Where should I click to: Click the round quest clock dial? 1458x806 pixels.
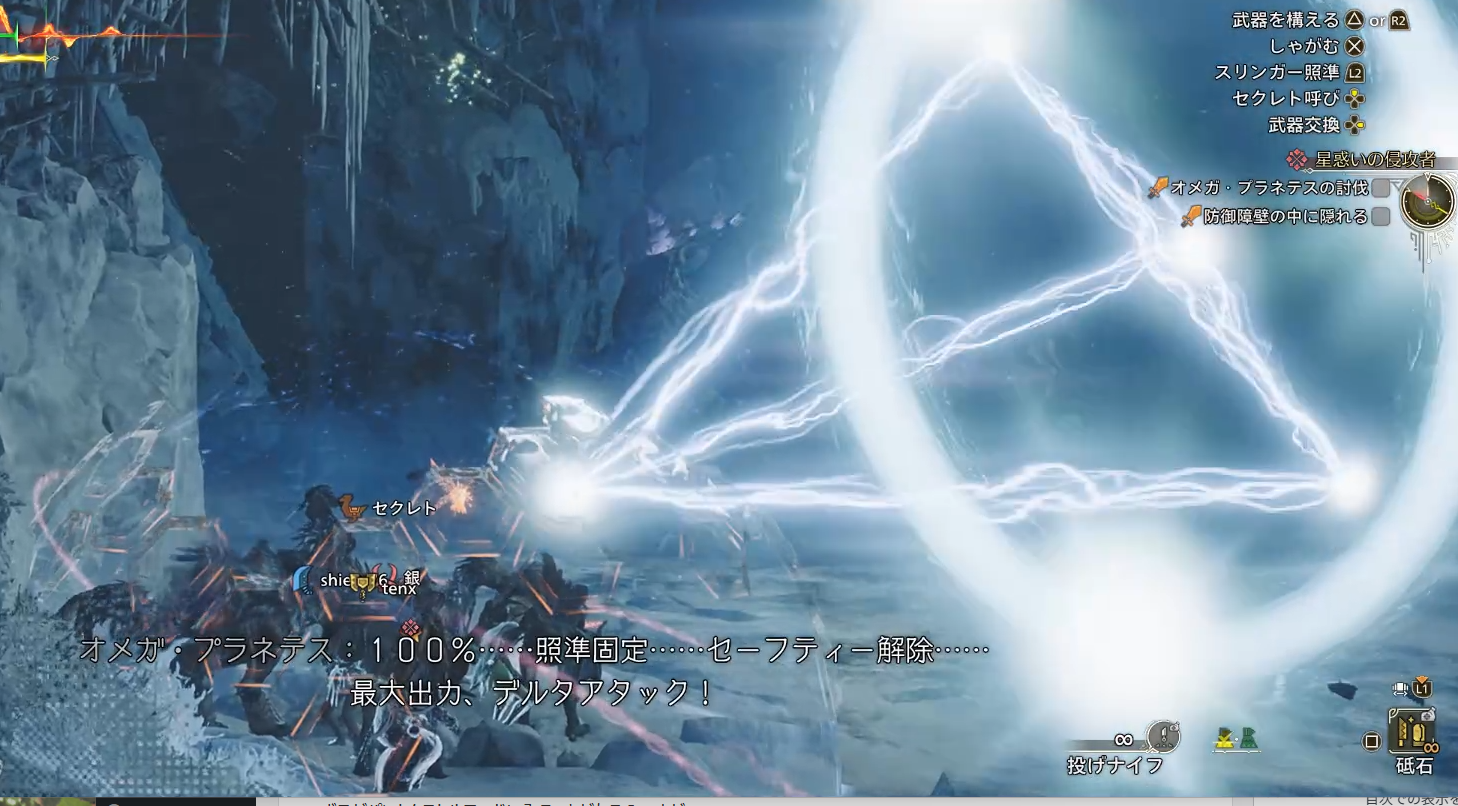pos(1427,202)
